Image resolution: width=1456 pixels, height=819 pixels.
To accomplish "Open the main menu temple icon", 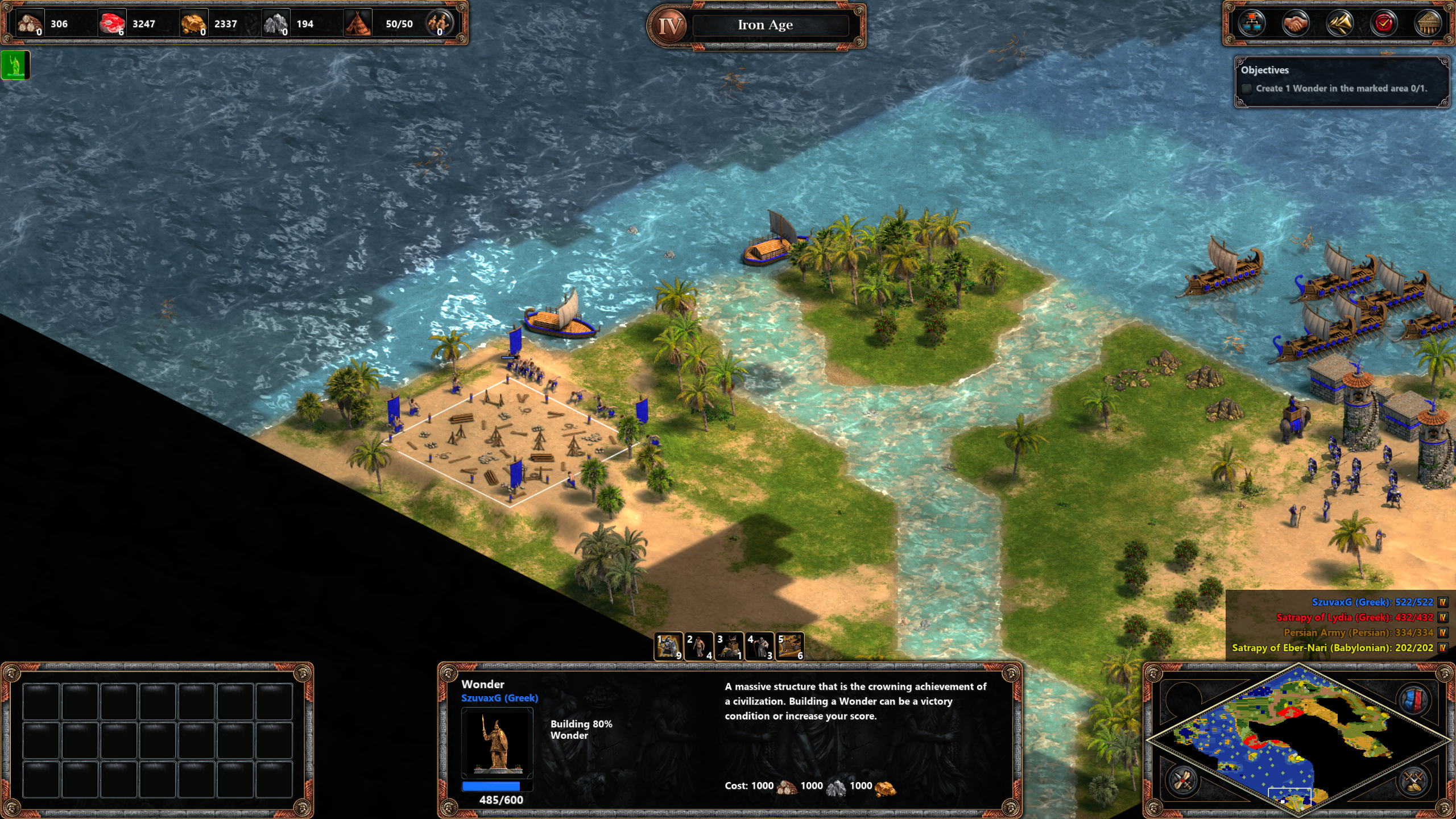I will point(1428,24).
